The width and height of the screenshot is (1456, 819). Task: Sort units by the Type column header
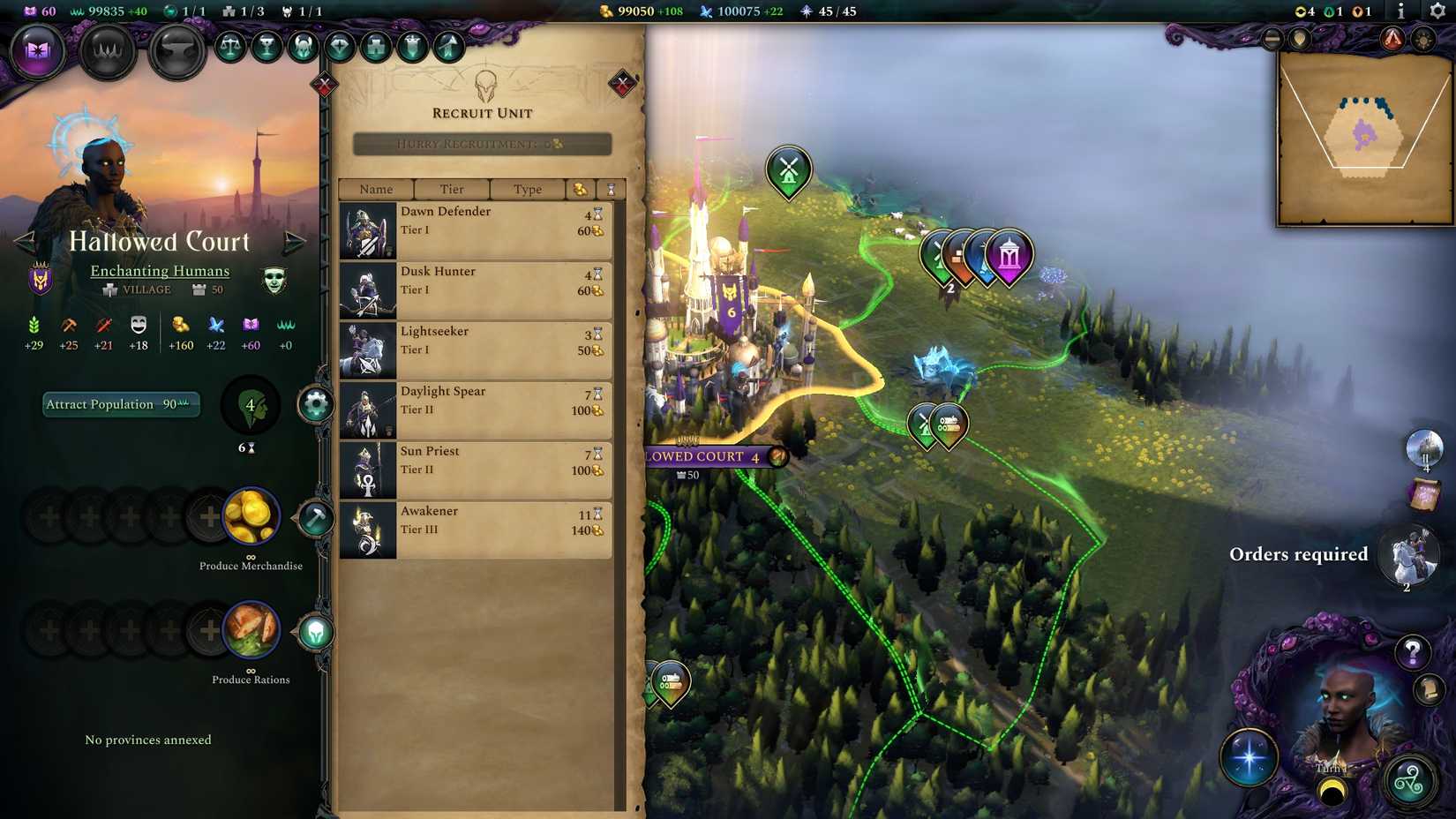(527, 189)
